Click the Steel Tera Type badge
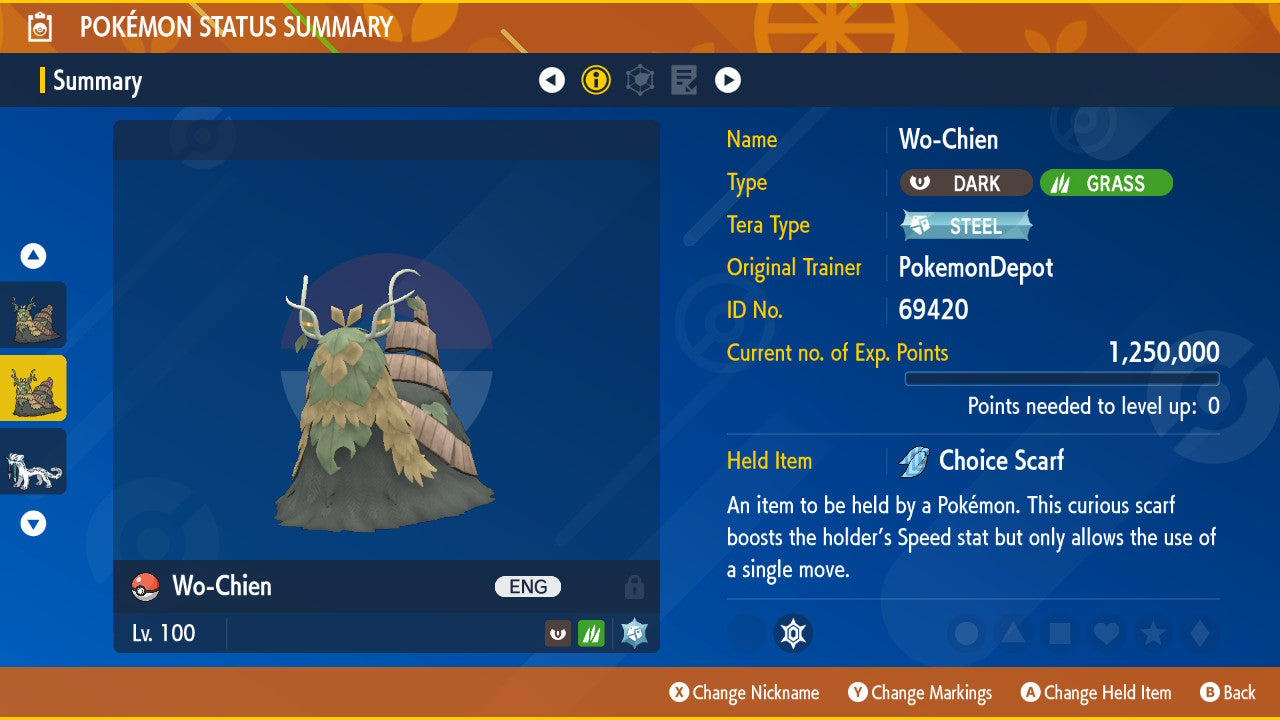The height and width of the screenshot is (720, 1280). pyautogui.click(x=966, y=226)
